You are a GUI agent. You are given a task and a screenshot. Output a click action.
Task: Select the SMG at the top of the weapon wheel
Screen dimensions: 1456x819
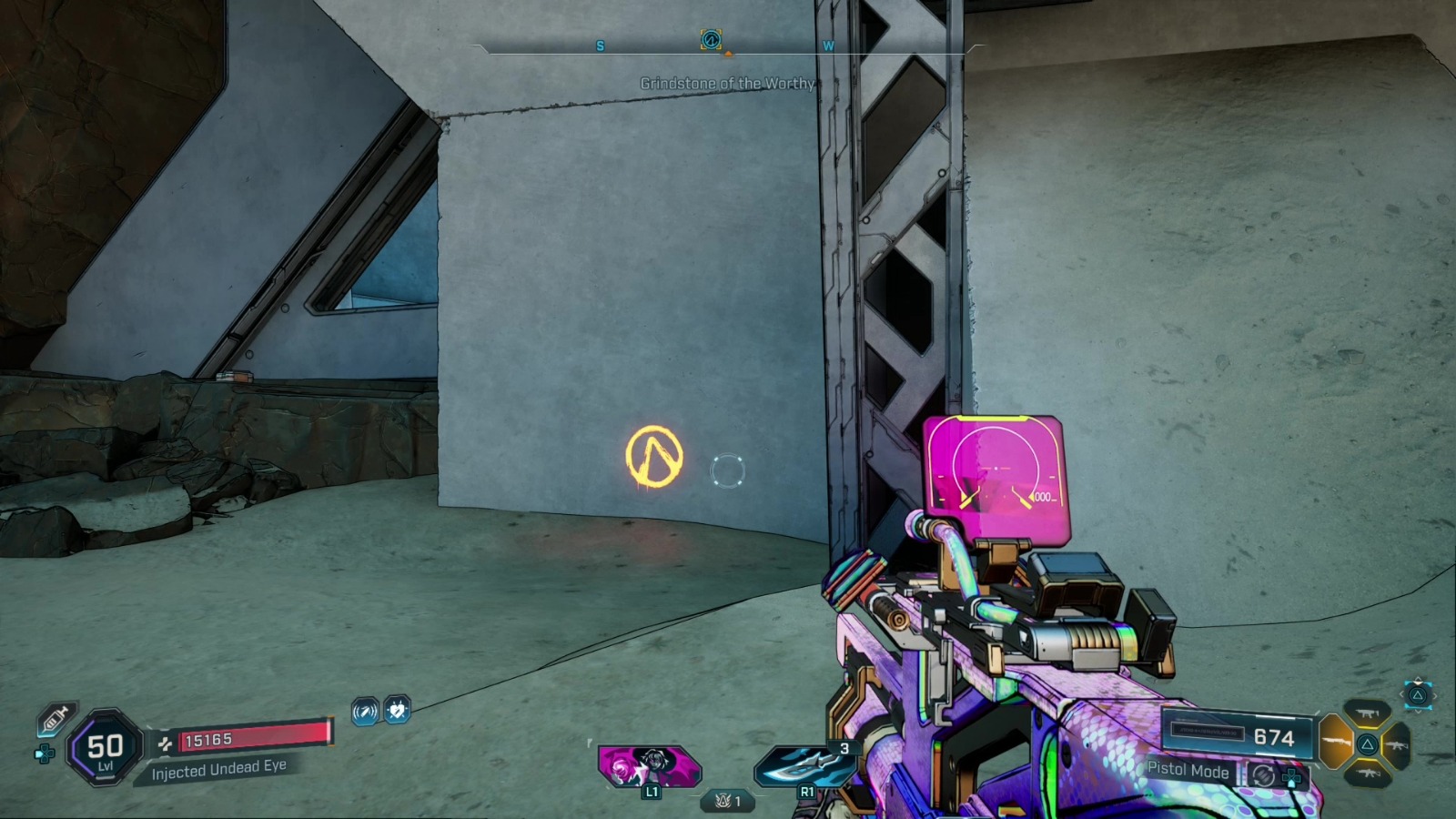pos(1367,713)
